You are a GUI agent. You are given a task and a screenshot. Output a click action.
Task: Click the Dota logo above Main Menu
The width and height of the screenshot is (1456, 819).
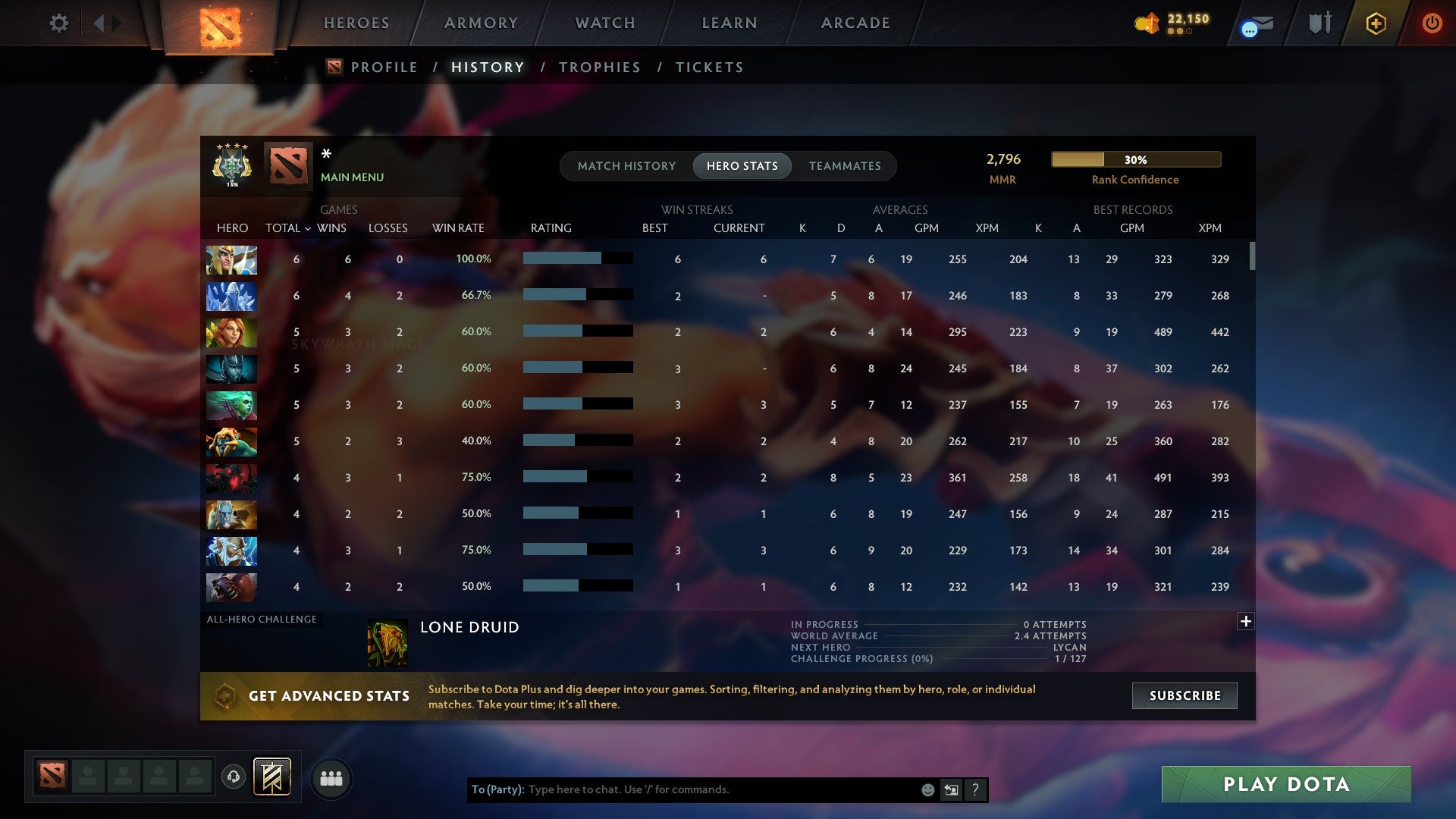(x=287, y=165)
